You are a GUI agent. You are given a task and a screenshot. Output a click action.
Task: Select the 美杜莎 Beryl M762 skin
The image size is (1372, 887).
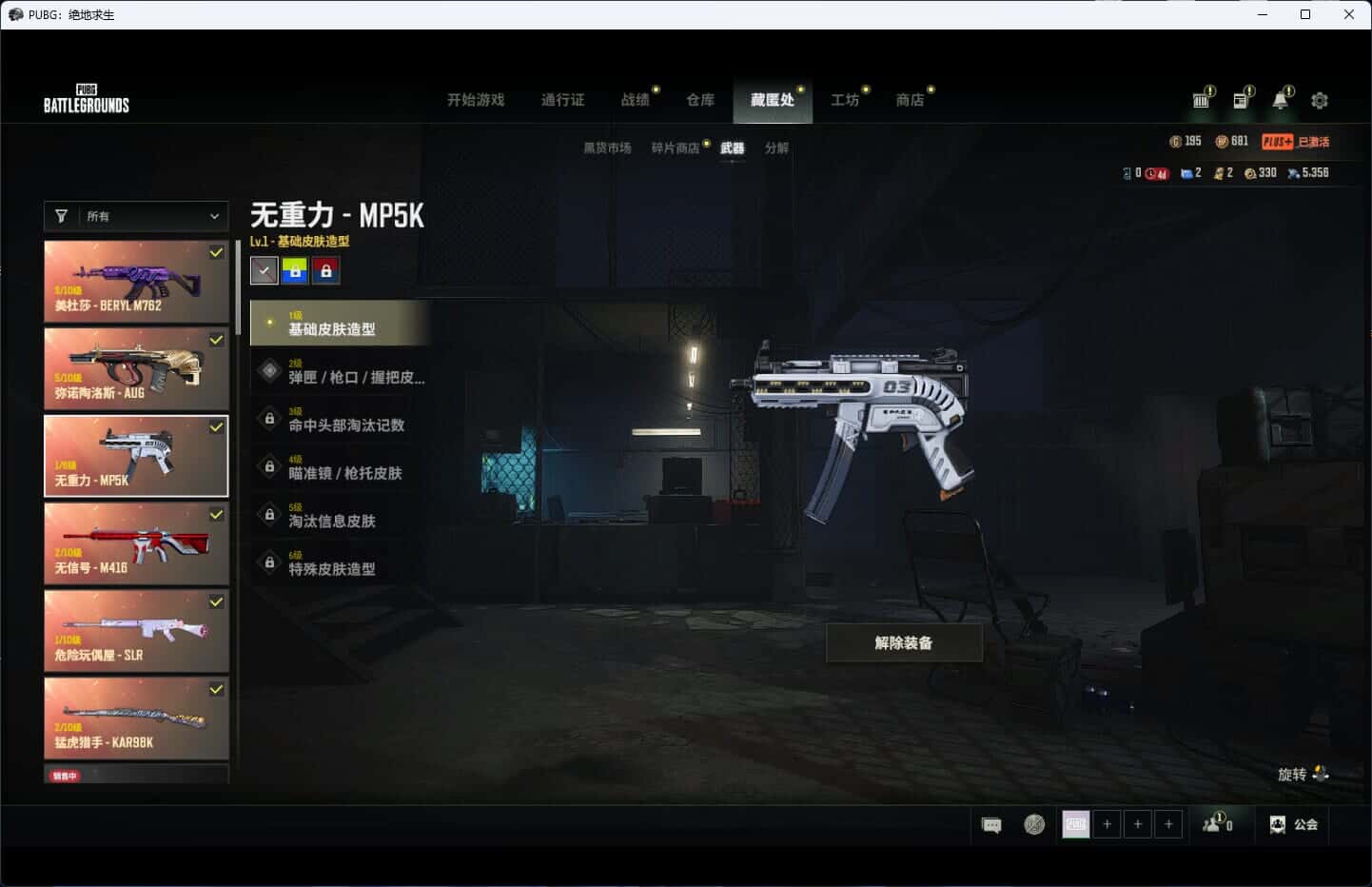pos(136,281)
